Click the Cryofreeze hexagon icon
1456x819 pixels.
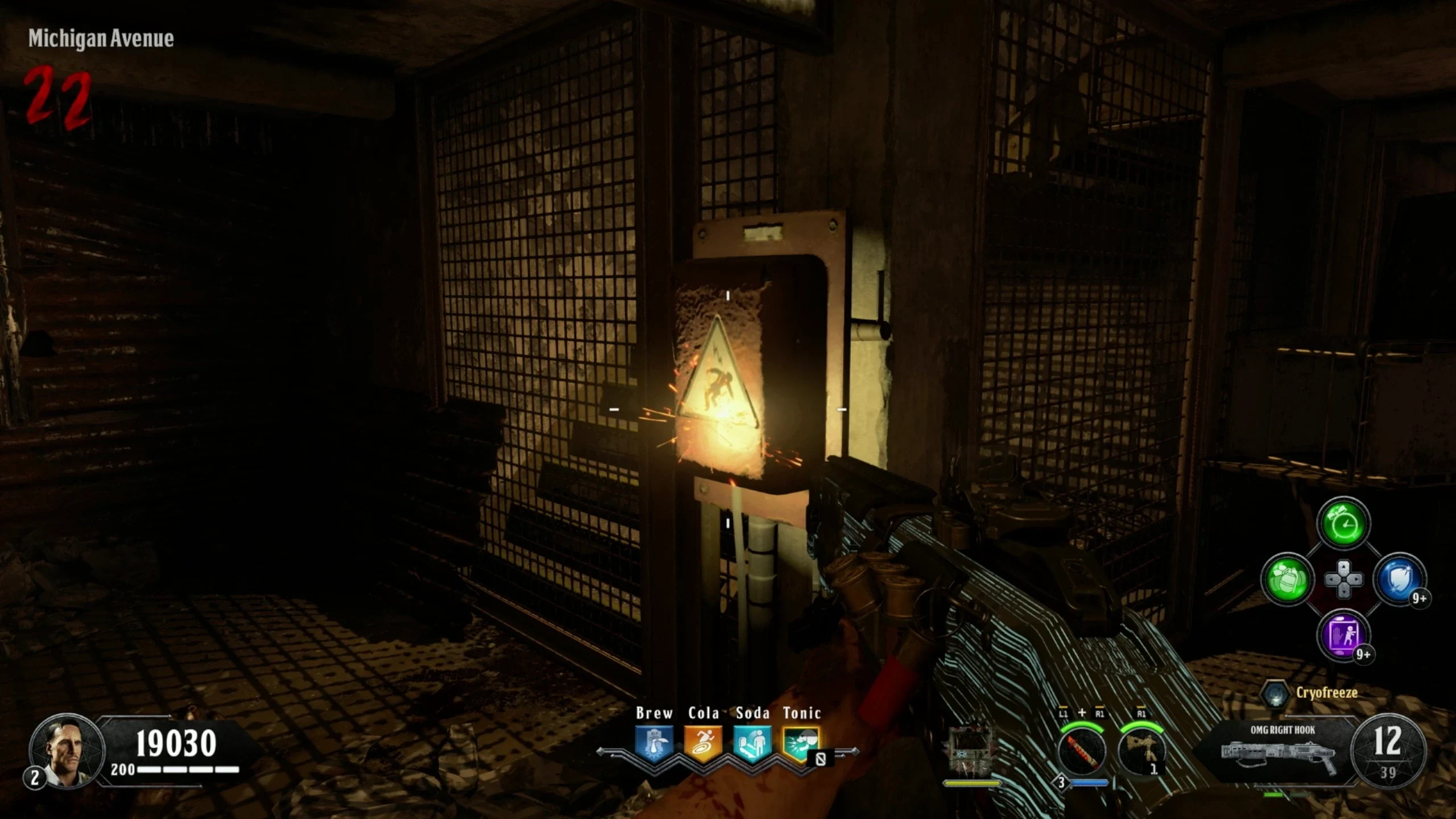(1275, 694)
